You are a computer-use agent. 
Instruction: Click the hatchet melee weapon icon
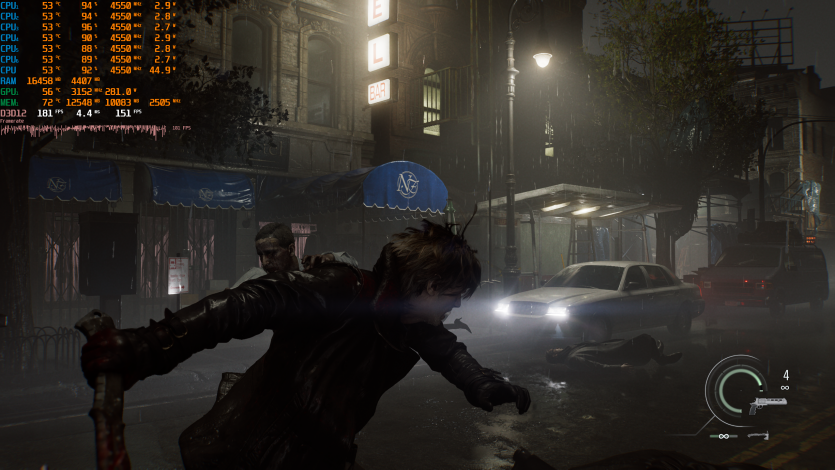(x=759, y=435)
